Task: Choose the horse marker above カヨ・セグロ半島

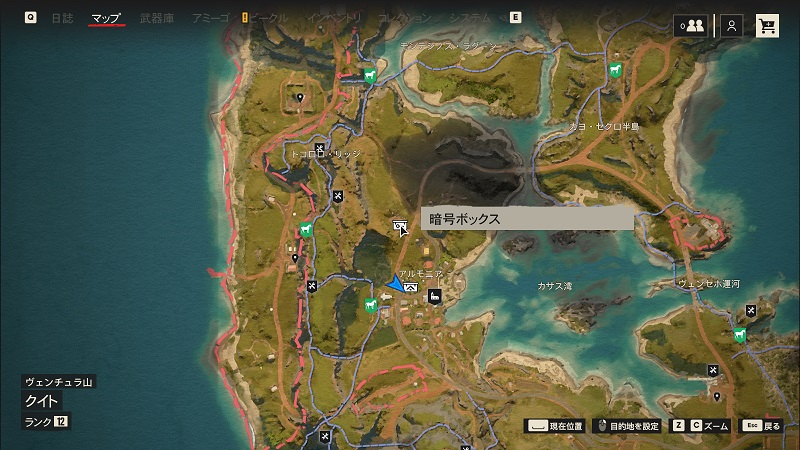Action: [x=615, y=71]
